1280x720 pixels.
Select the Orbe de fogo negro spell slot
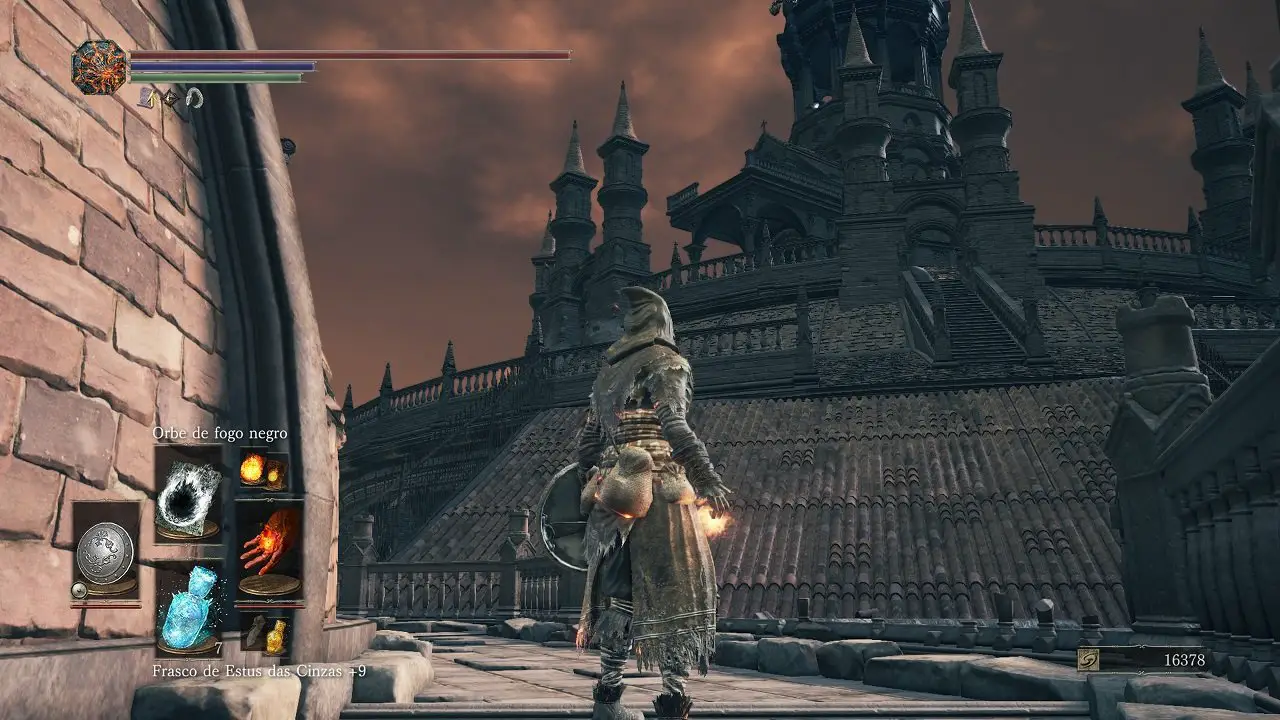tap(188, 495)
